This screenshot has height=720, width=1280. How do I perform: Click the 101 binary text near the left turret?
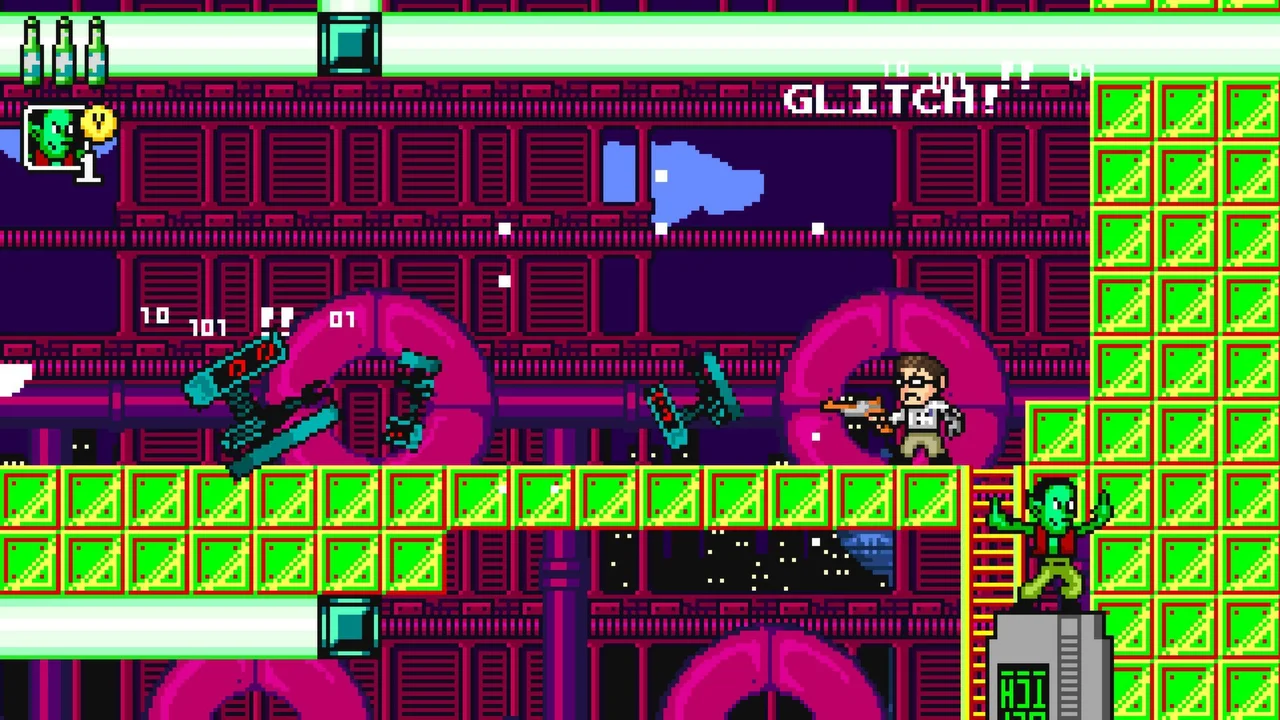click(x=207, y=327)
